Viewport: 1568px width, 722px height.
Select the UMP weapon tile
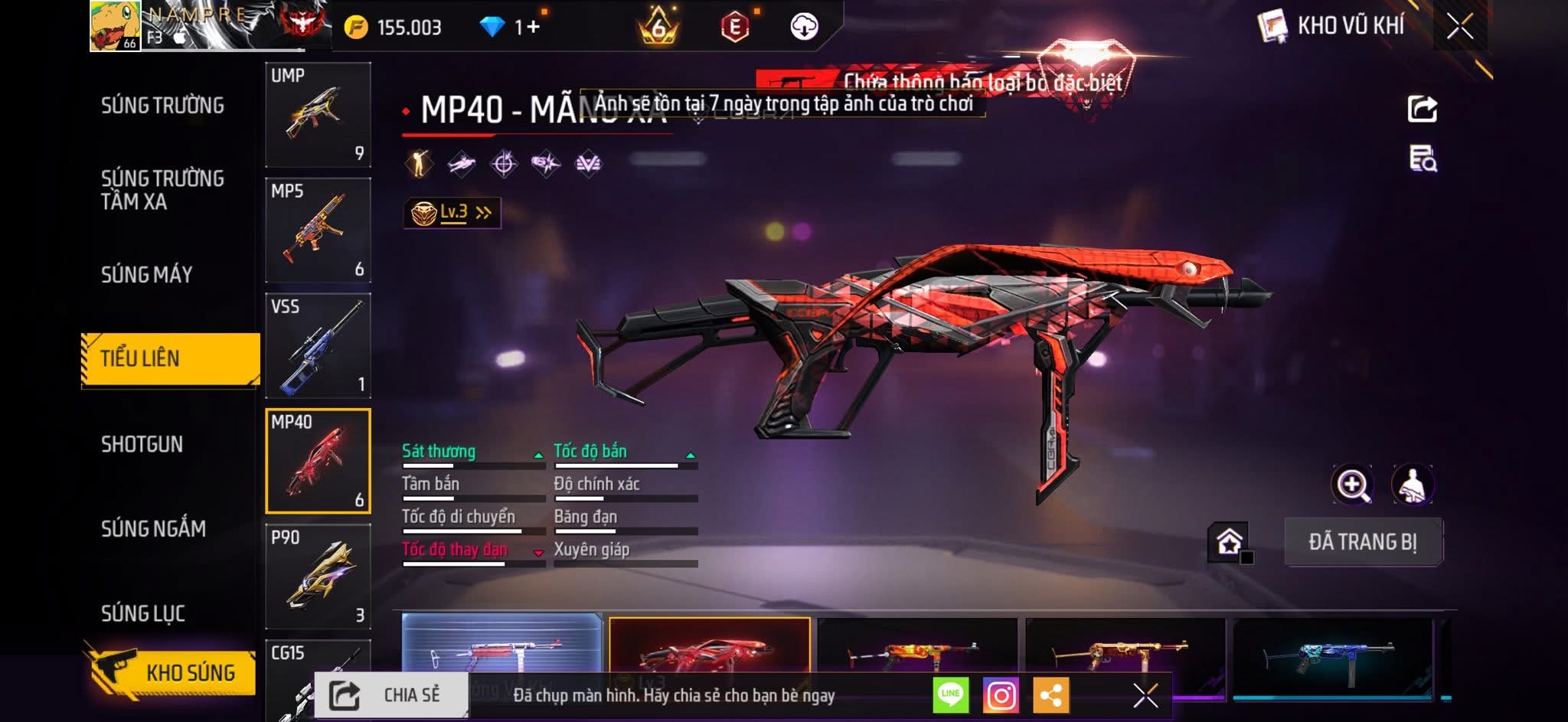(x=318, y=115)
